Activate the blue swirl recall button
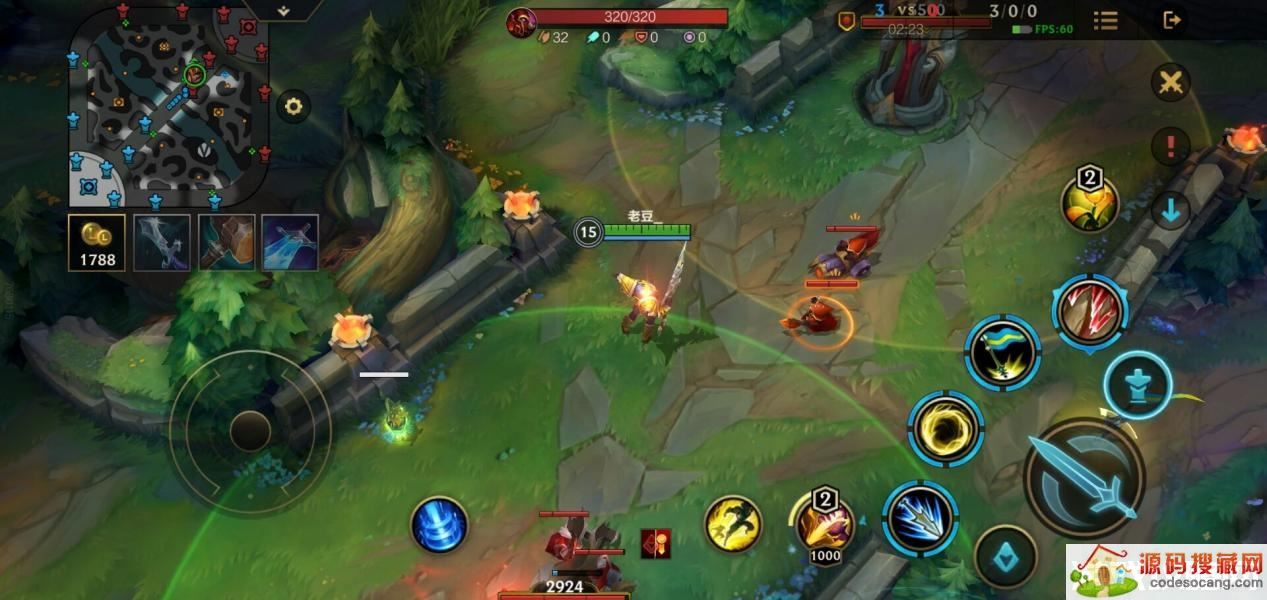Viewport: 1267px width, 600px height. 439,524
